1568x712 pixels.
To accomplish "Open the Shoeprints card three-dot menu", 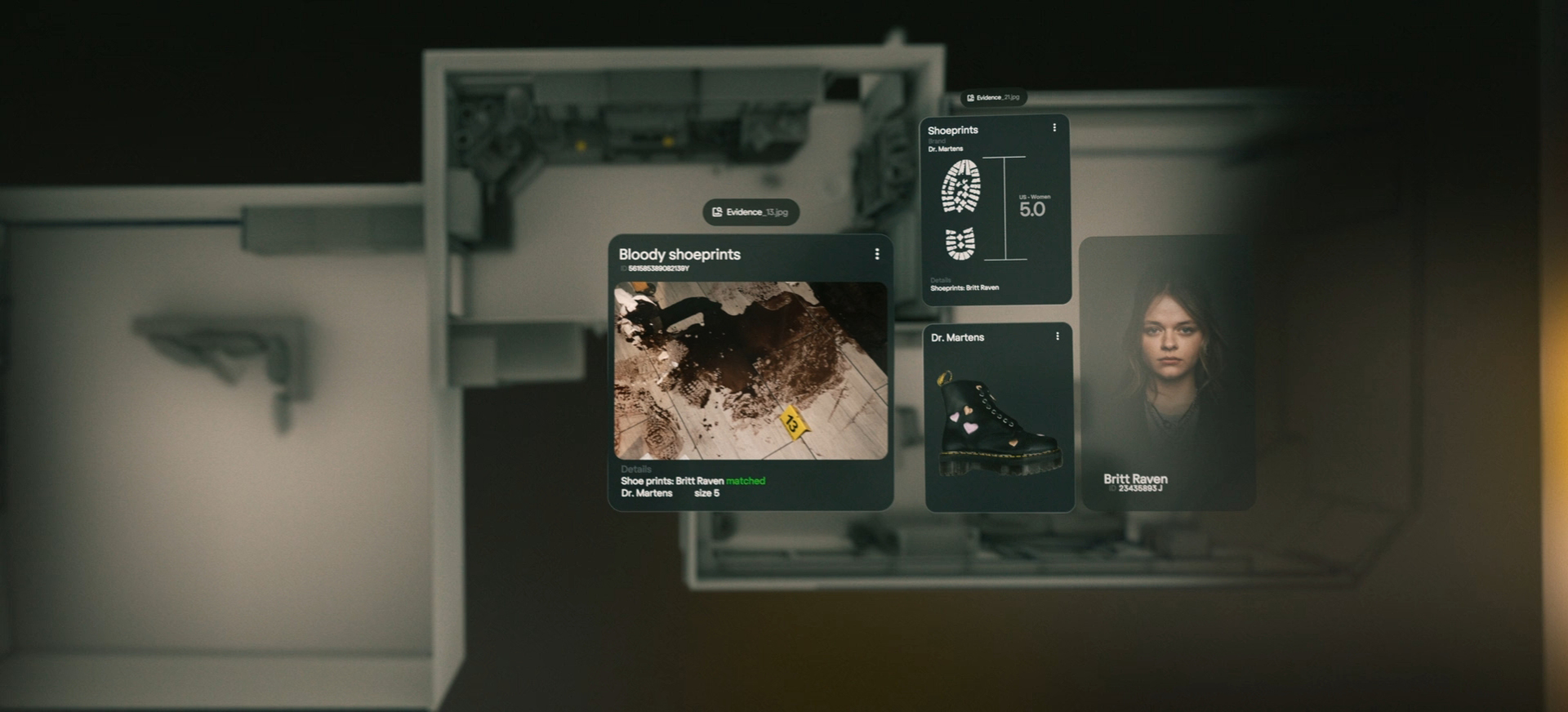I will point(1054,128).
